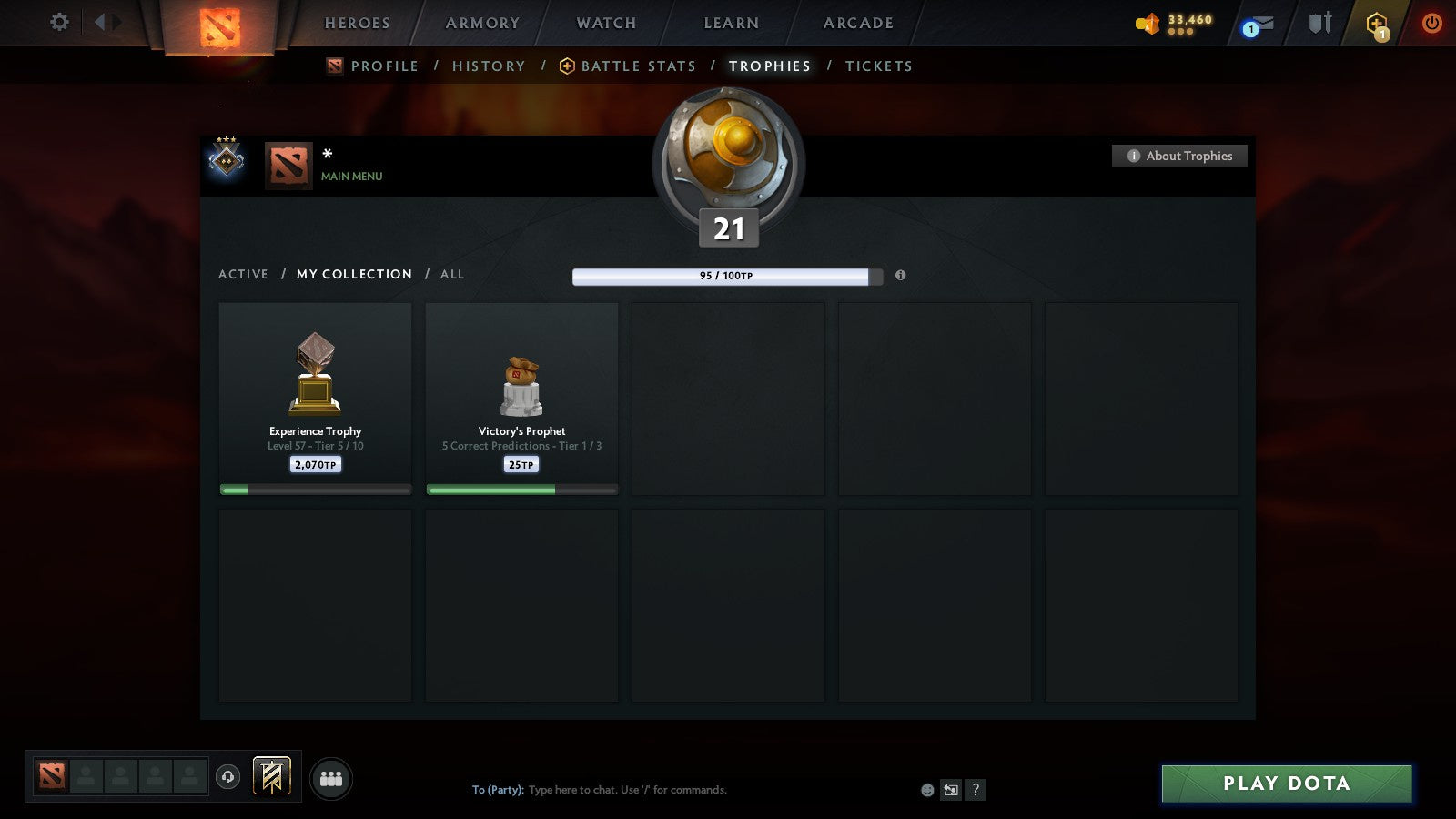Open the guild banner icon
Image resolution: width=1456 pixels, height=819 pixels.
tap(271, 773)
